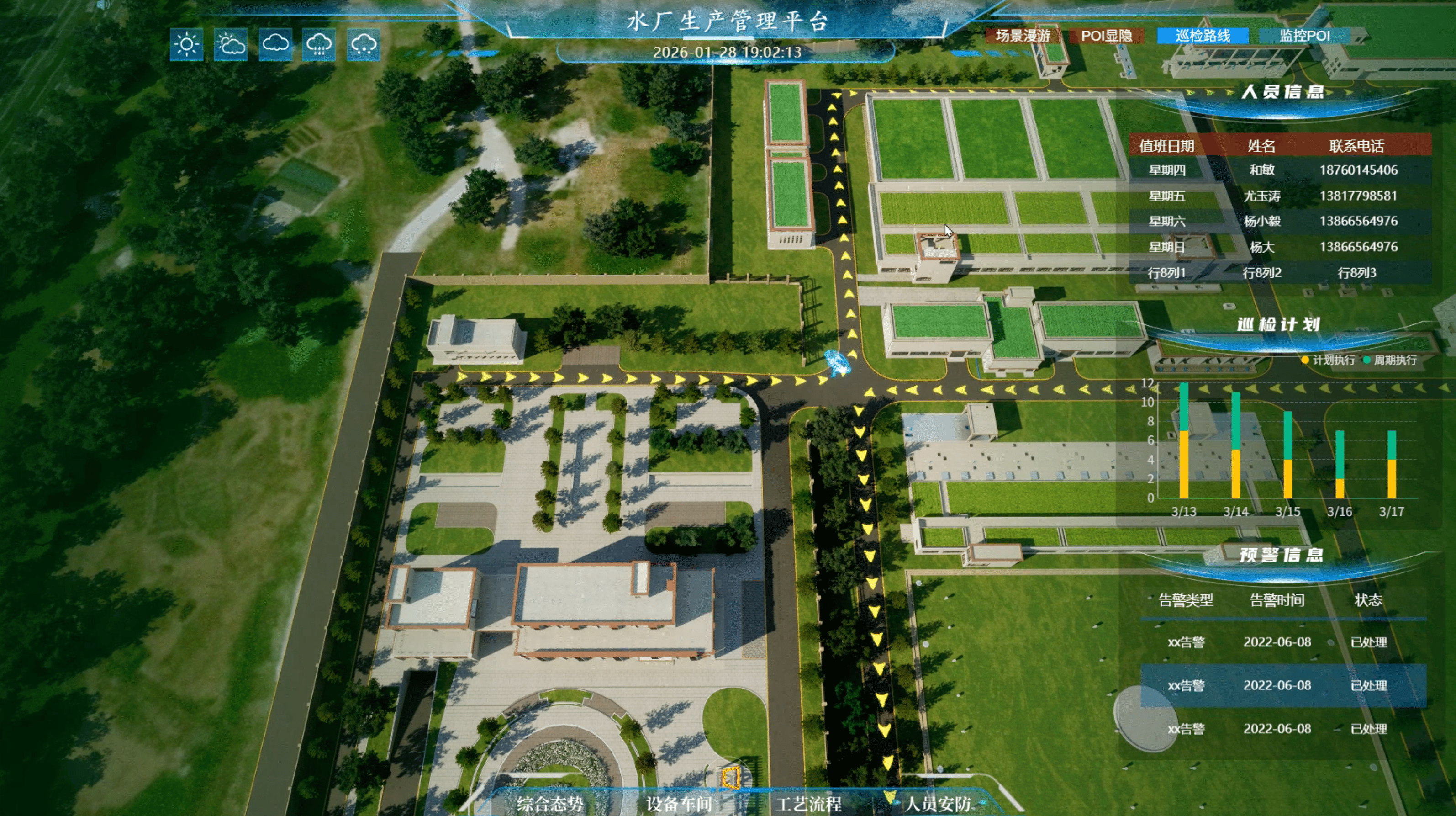This screenshot has height=816, width=1456.
Task: Switch weather to the sunny icon
Action: point(186,44)
